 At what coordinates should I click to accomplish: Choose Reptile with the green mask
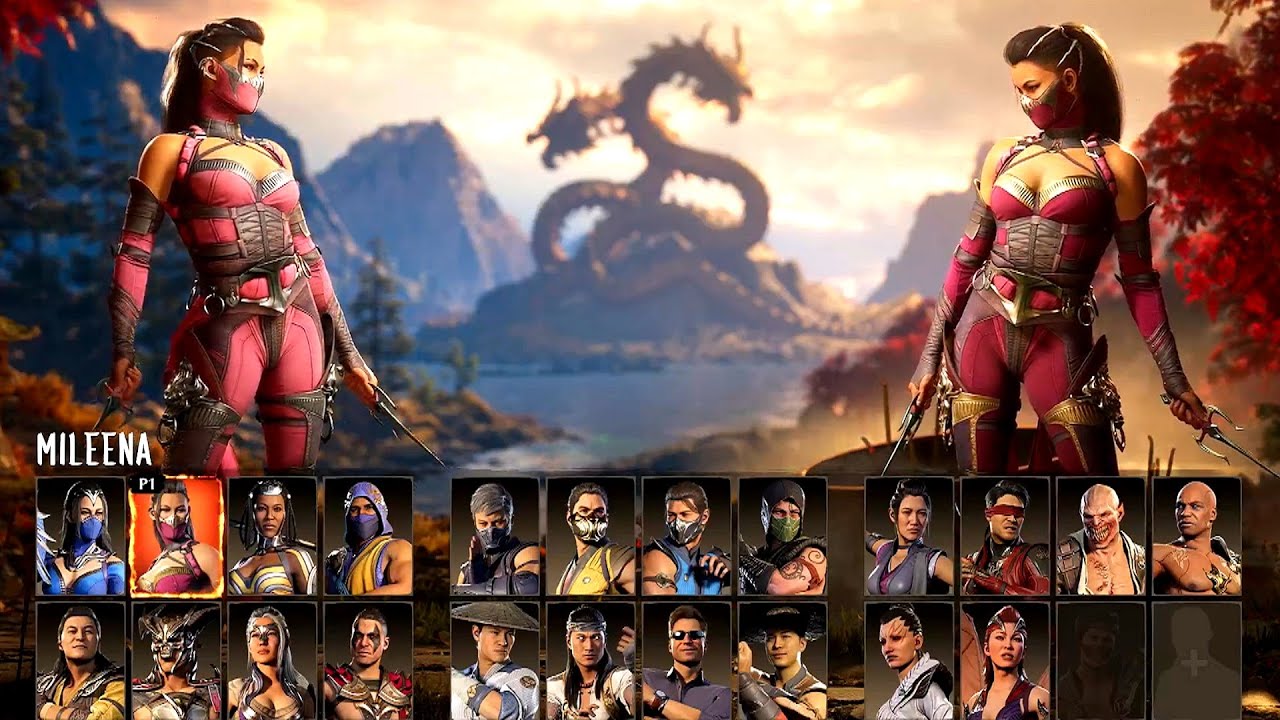[x=783, y=537]
